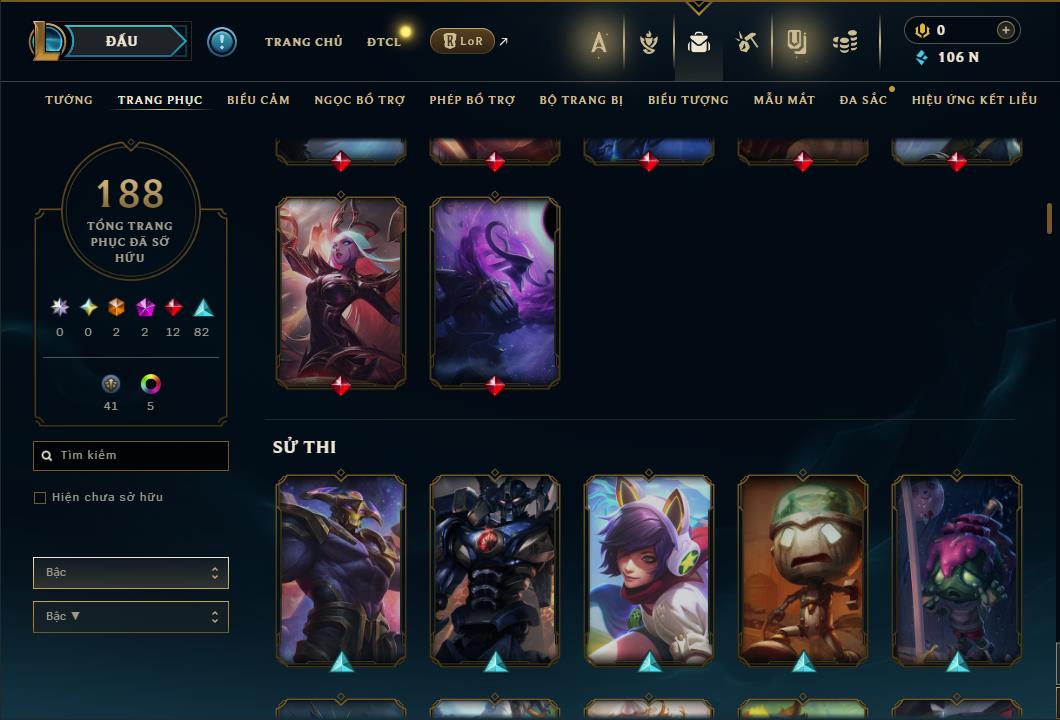1060x720 pixels.
Task: Open the ĐTCL game mode link
Action: coord(383,42)
